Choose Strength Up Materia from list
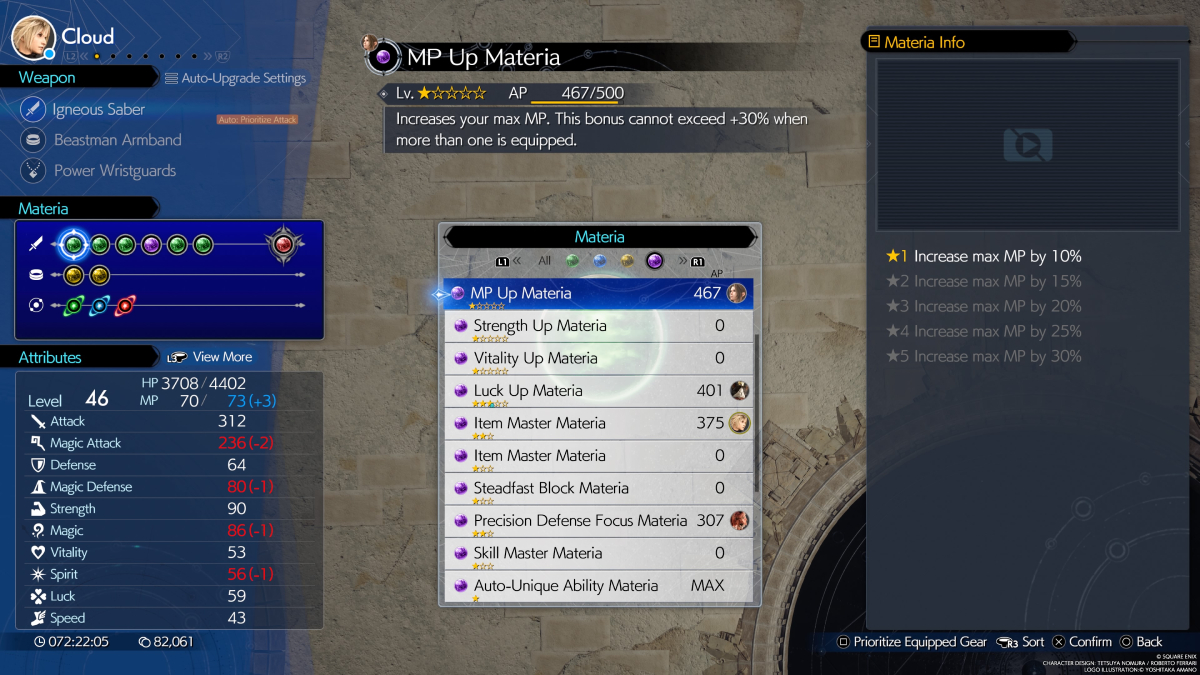 click(x=597, y=326)
